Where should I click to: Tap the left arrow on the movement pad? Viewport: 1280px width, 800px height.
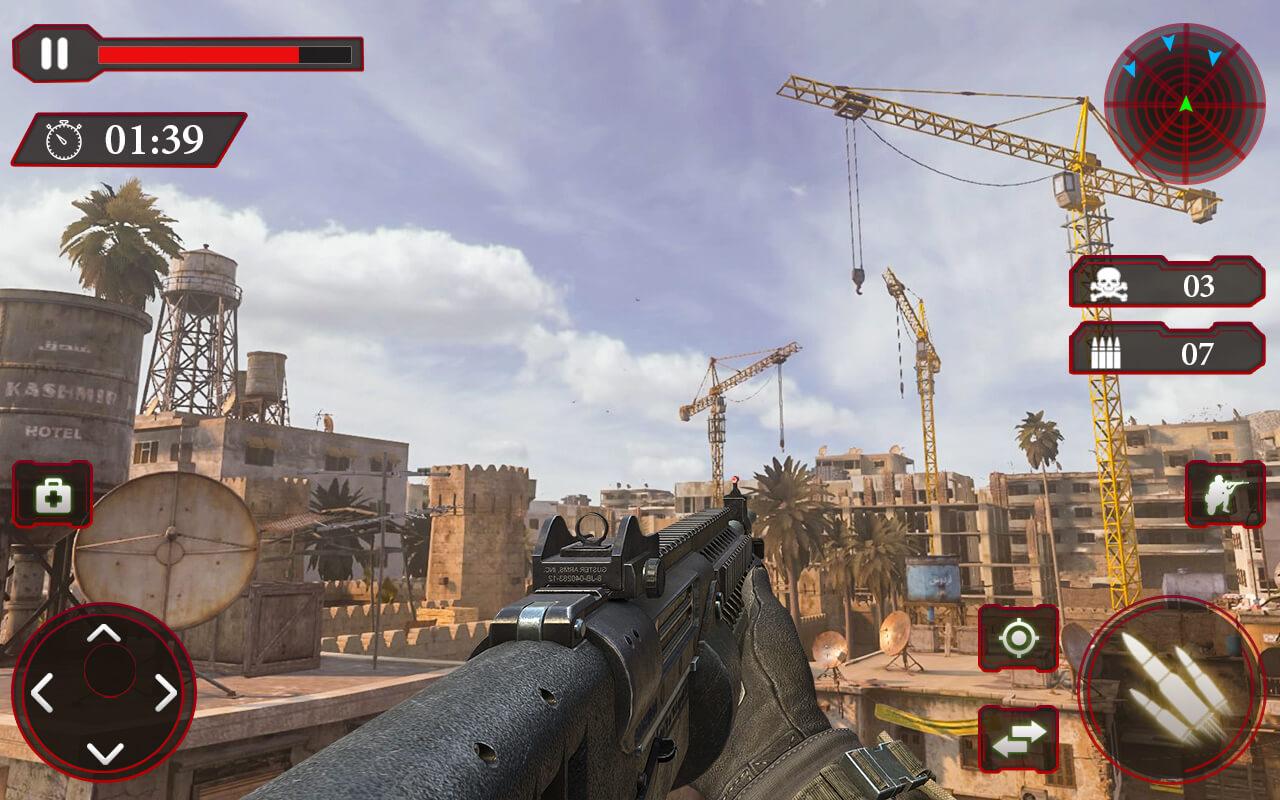click(42, 692)
